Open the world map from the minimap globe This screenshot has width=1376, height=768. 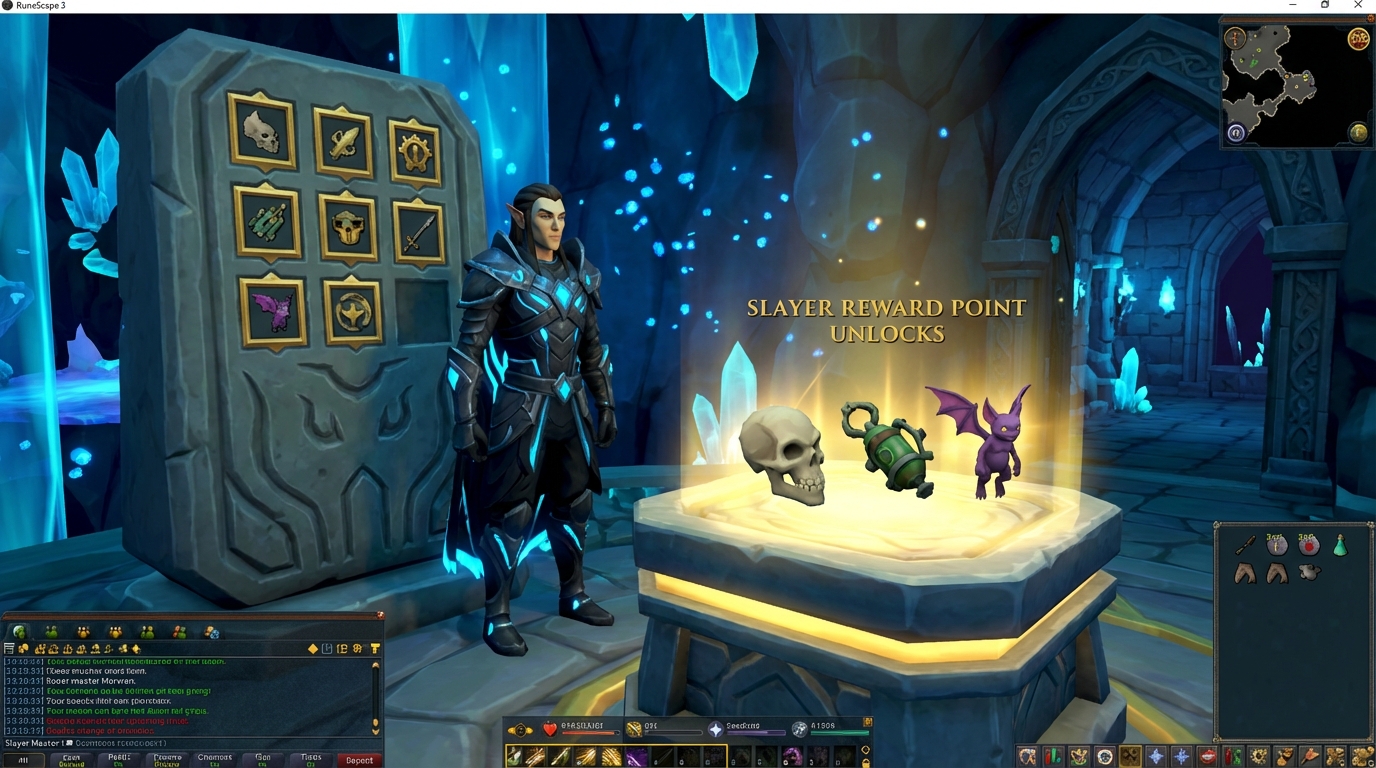tap(1358, 131)
